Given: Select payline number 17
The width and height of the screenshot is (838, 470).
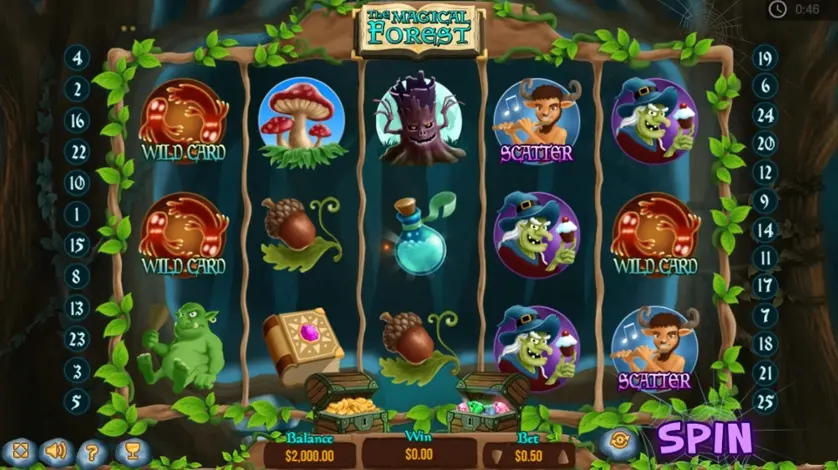Looking at the screenshot, I should [x=765, y=285].
